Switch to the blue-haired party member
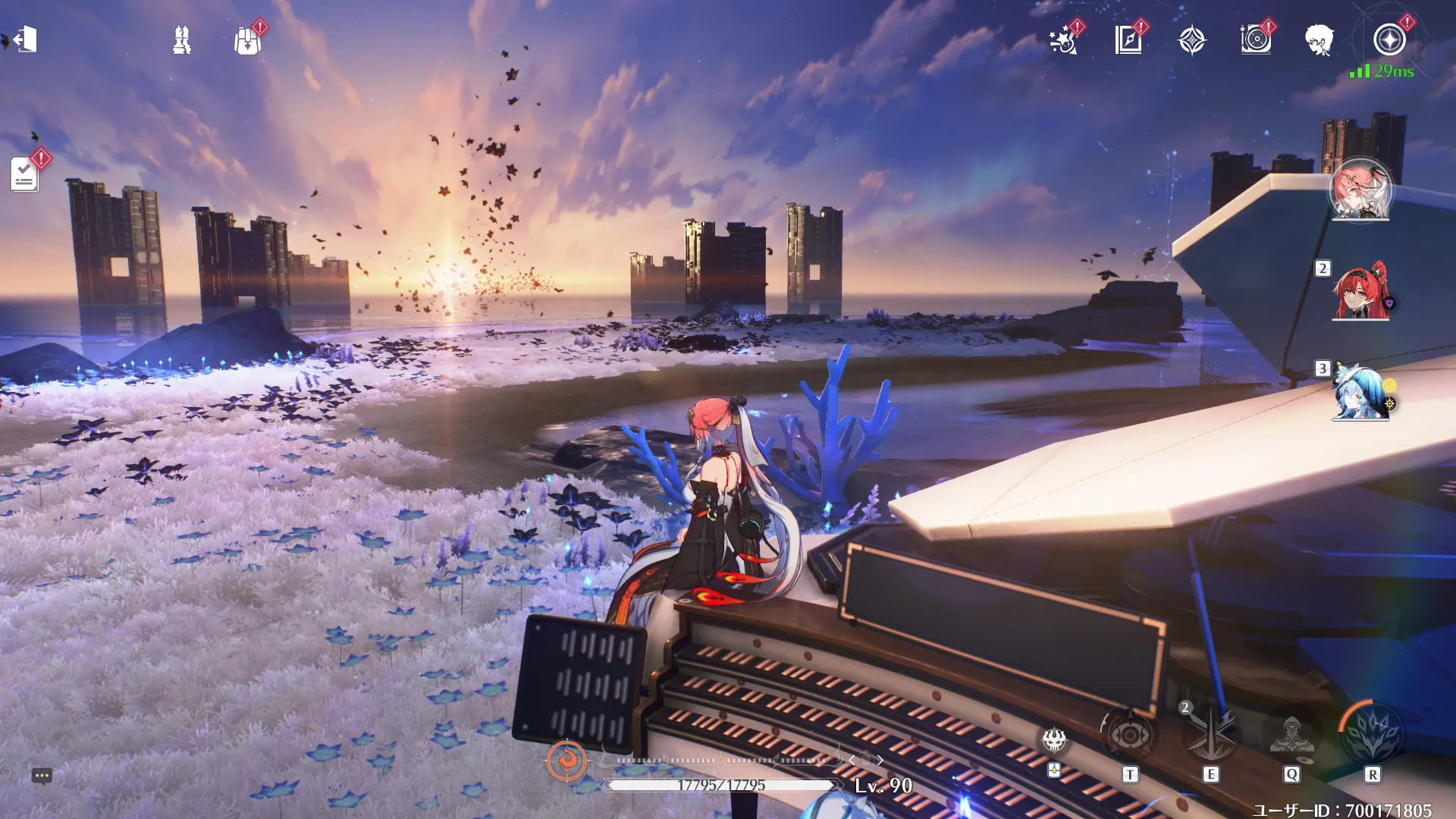This screenshot has height=819, width=1456. click(x=1360, y=393)
